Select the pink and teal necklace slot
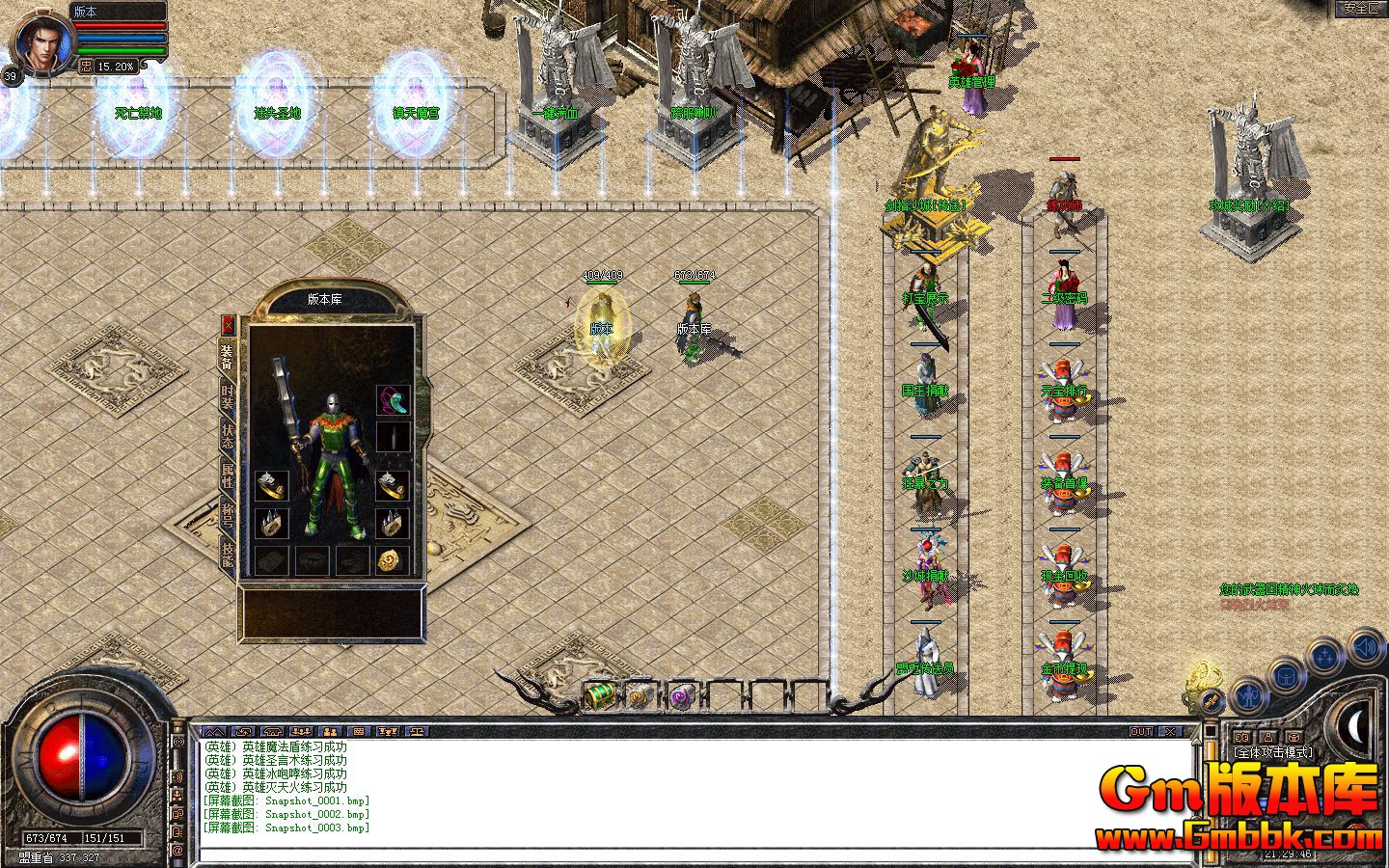The image size is (1389, 868). [x=393, y=400]
